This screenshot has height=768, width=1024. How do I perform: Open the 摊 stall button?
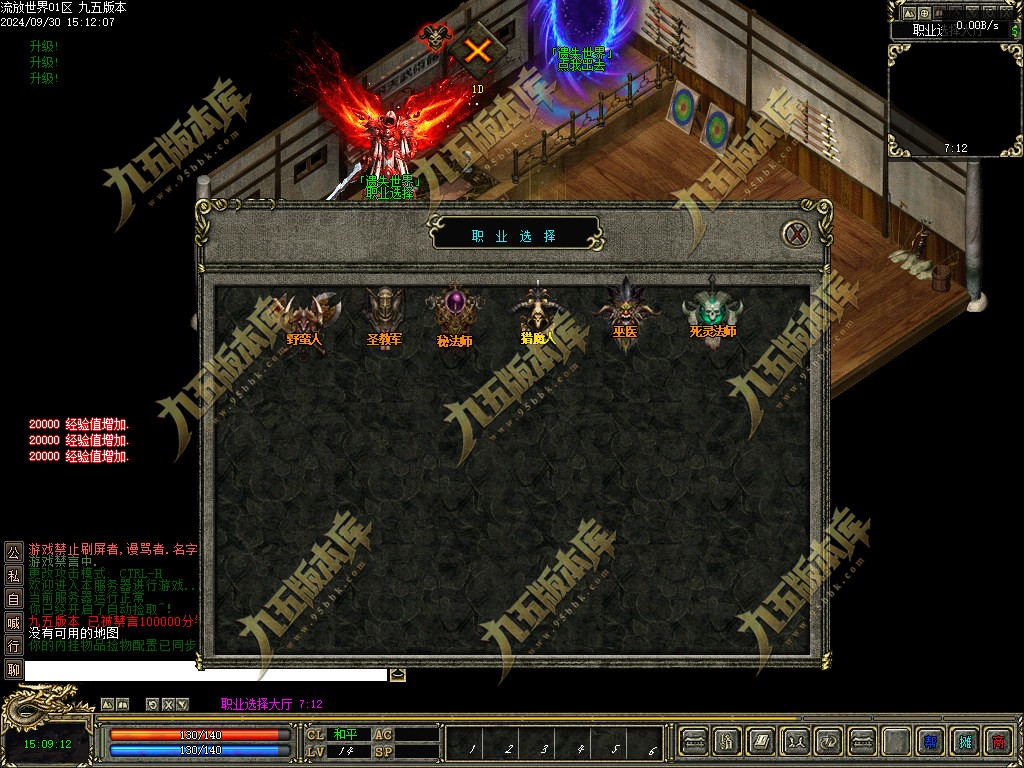pyautogui.click(x=964, y=741)
